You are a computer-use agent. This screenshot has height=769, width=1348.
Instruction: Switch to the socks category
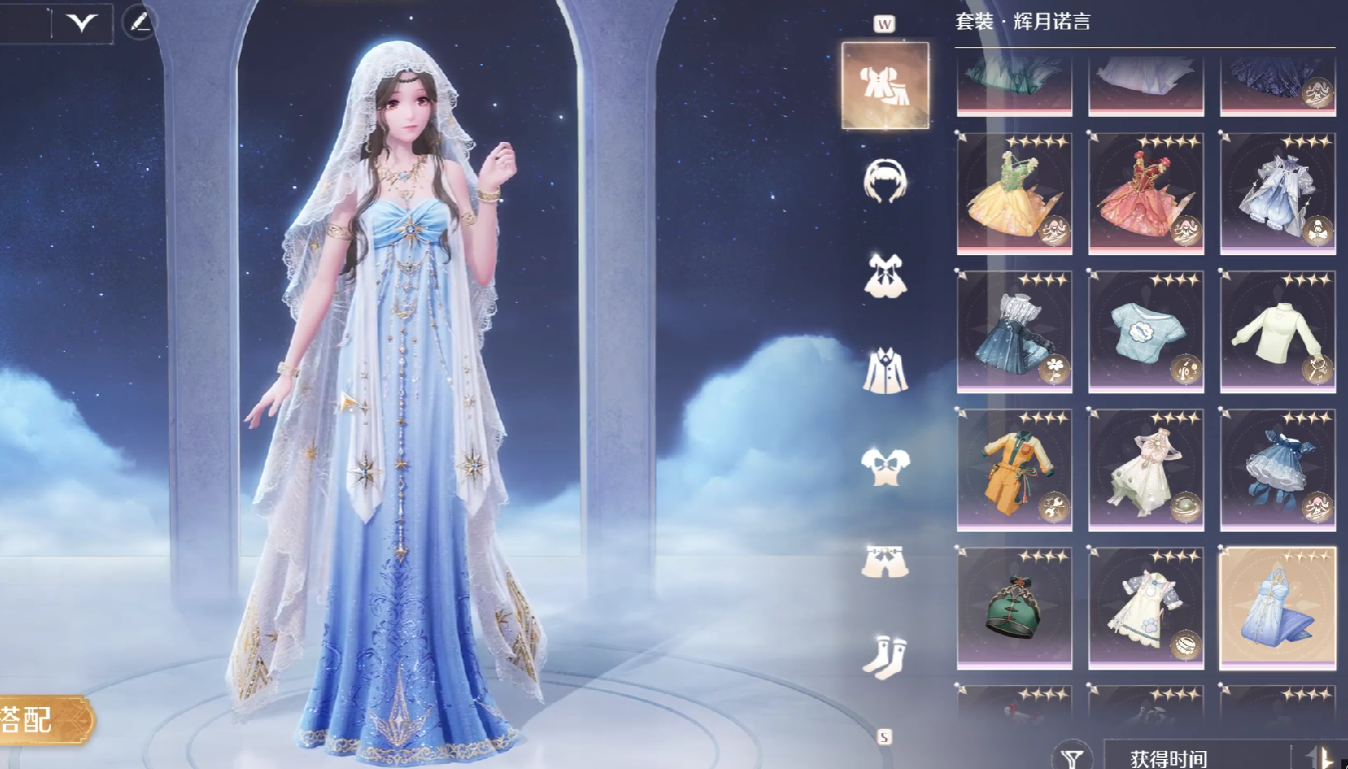pos(885,656)
